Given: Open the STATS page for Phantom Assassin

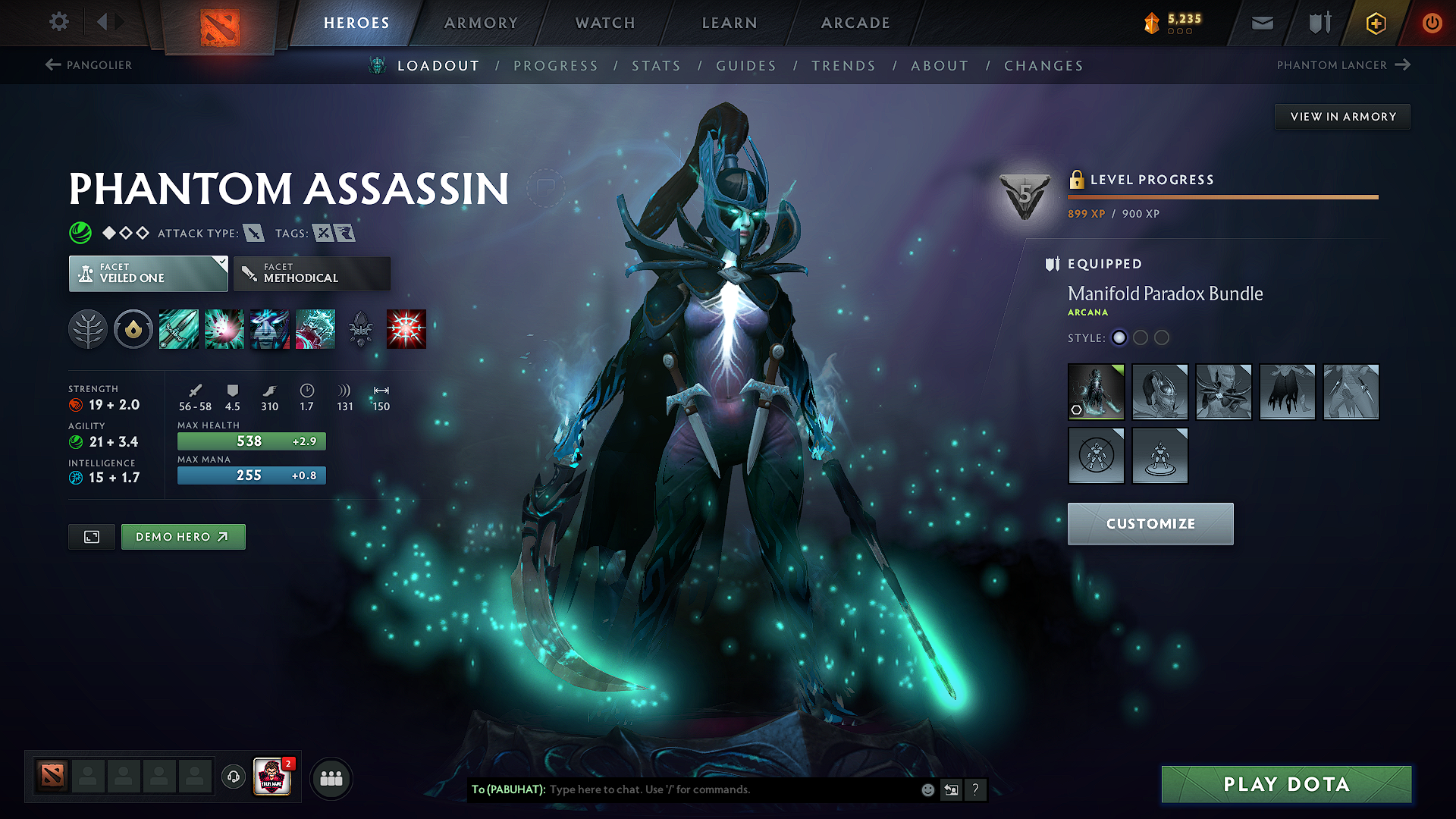Looking at the screenshot, I should click(656, 66).
